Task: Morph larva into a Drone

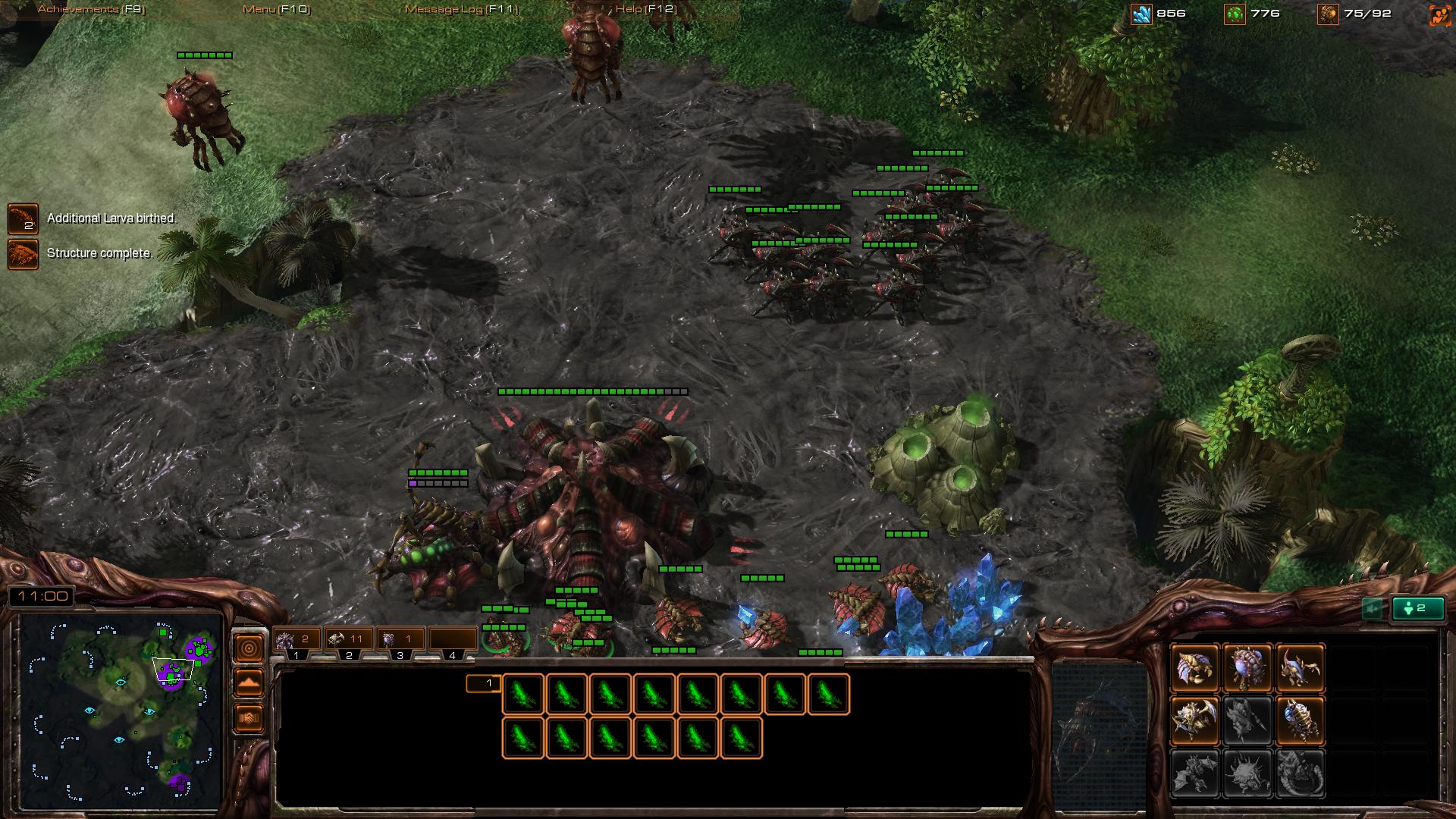Action: click(1194, 667)
